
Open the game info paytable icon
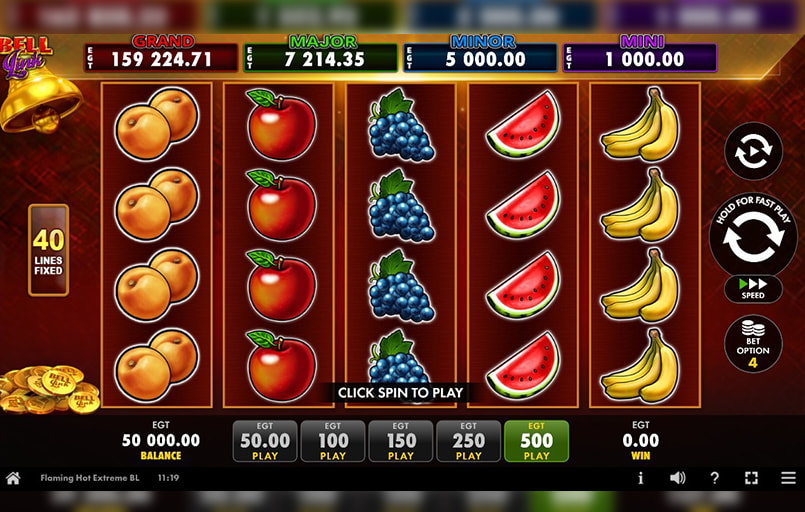[x=640, y=478]
